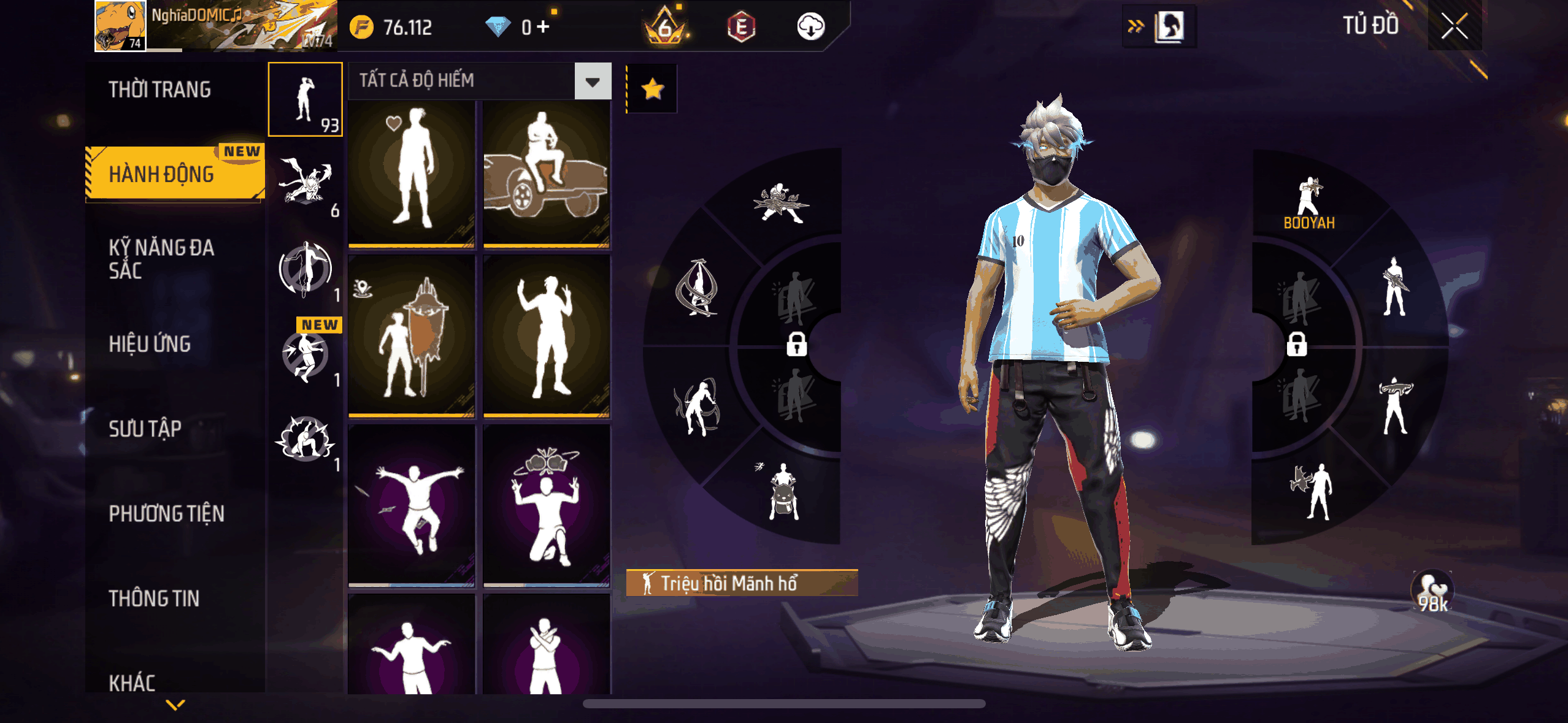Image resolution: width=1568 pixels, height=723 pixels.
Task: Open the Thông Tin menu
Action: click(x=154, y=599)
